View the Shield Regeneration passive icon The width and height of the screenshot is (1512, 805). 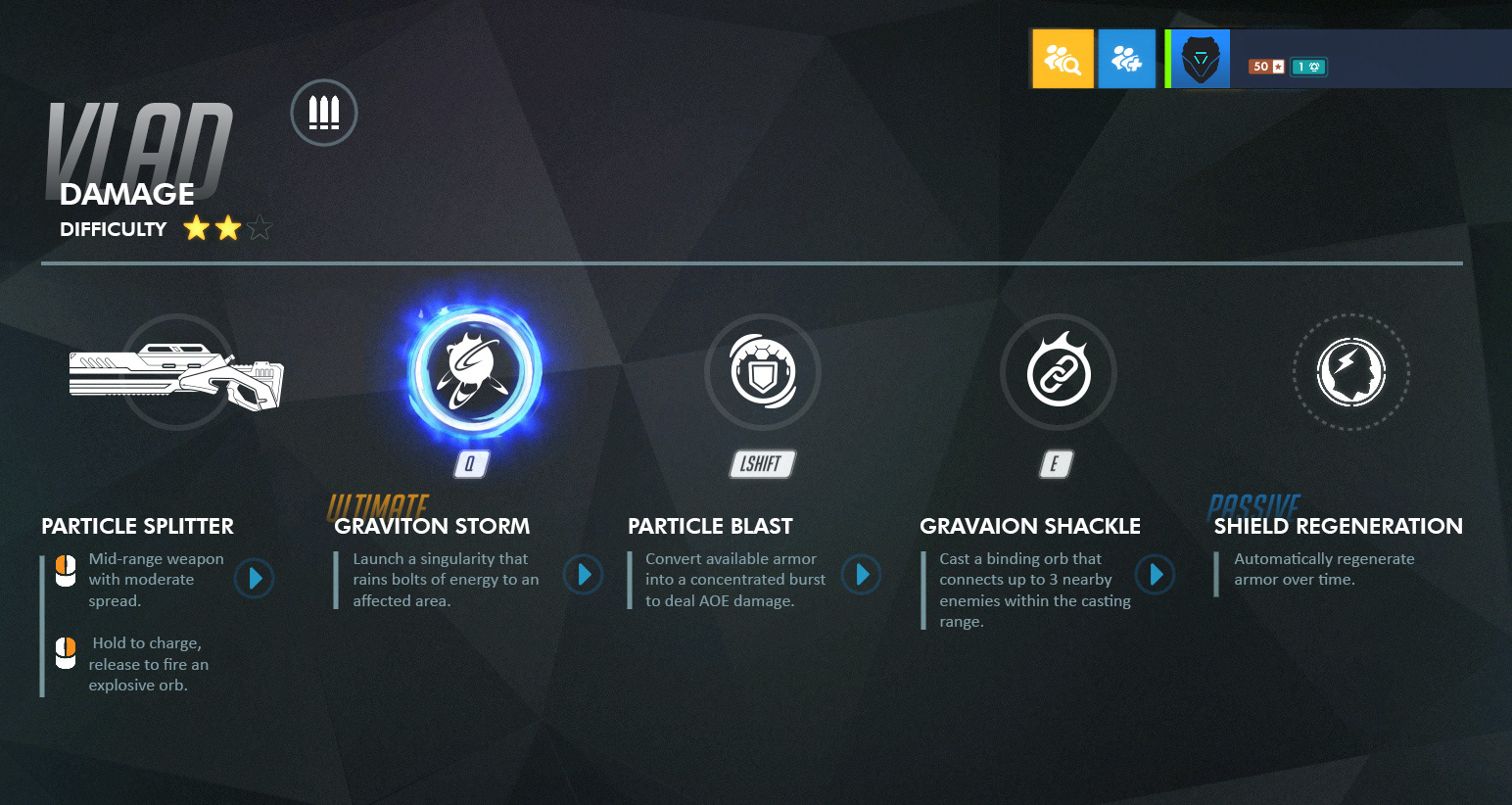click(x=1351, y=372)
